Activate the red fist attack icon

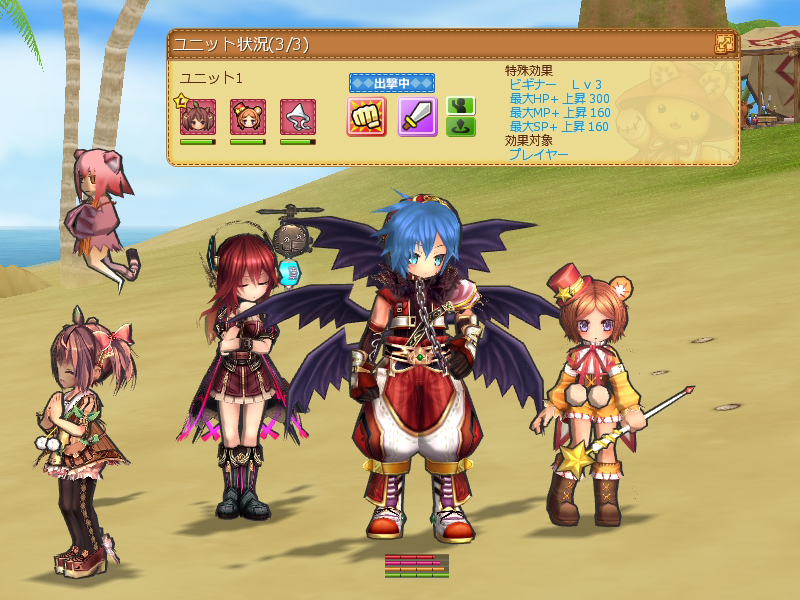click(x=367, y=117)
